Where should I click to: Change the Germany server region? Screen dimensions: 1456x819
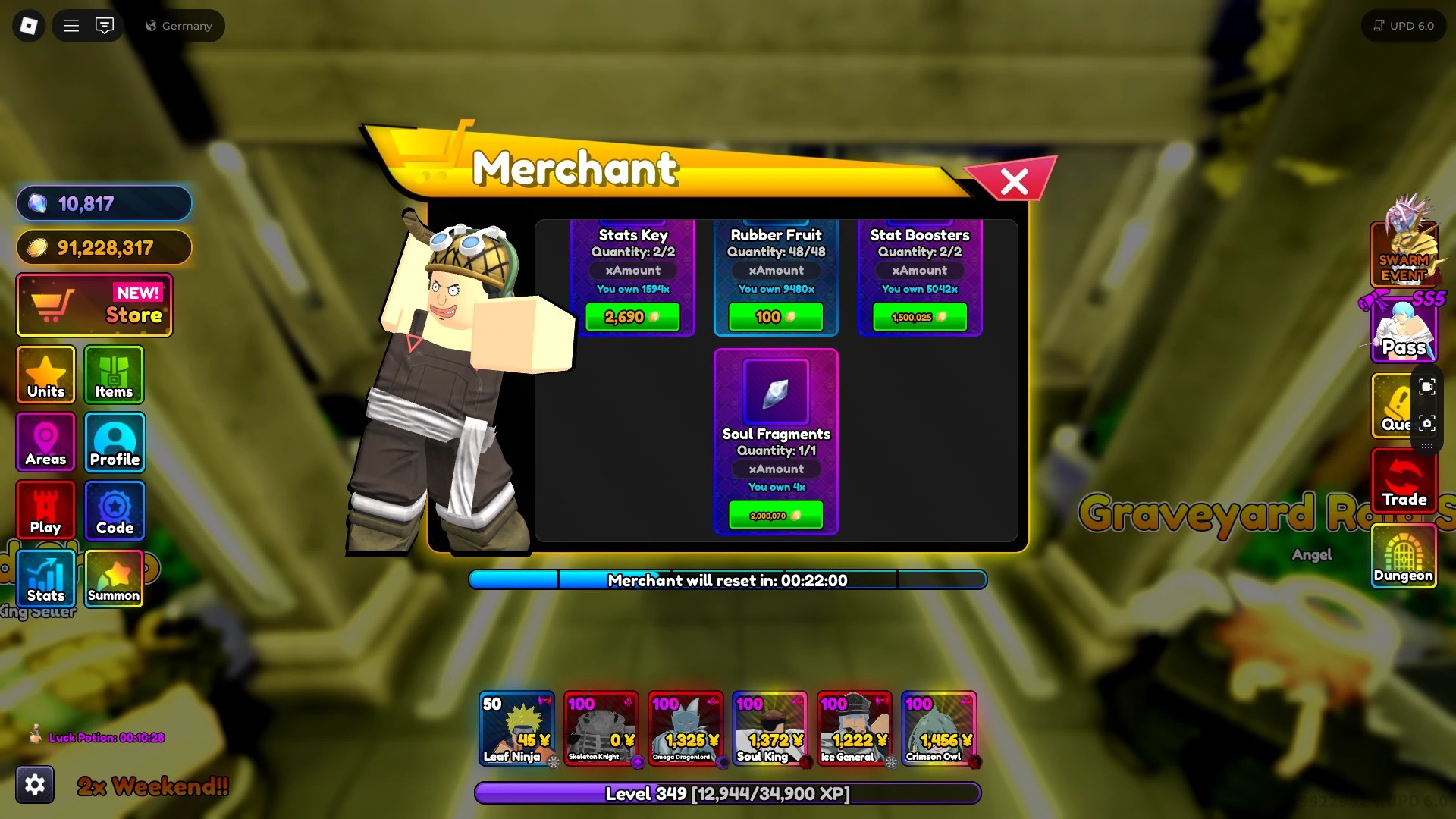coord(180,25)
